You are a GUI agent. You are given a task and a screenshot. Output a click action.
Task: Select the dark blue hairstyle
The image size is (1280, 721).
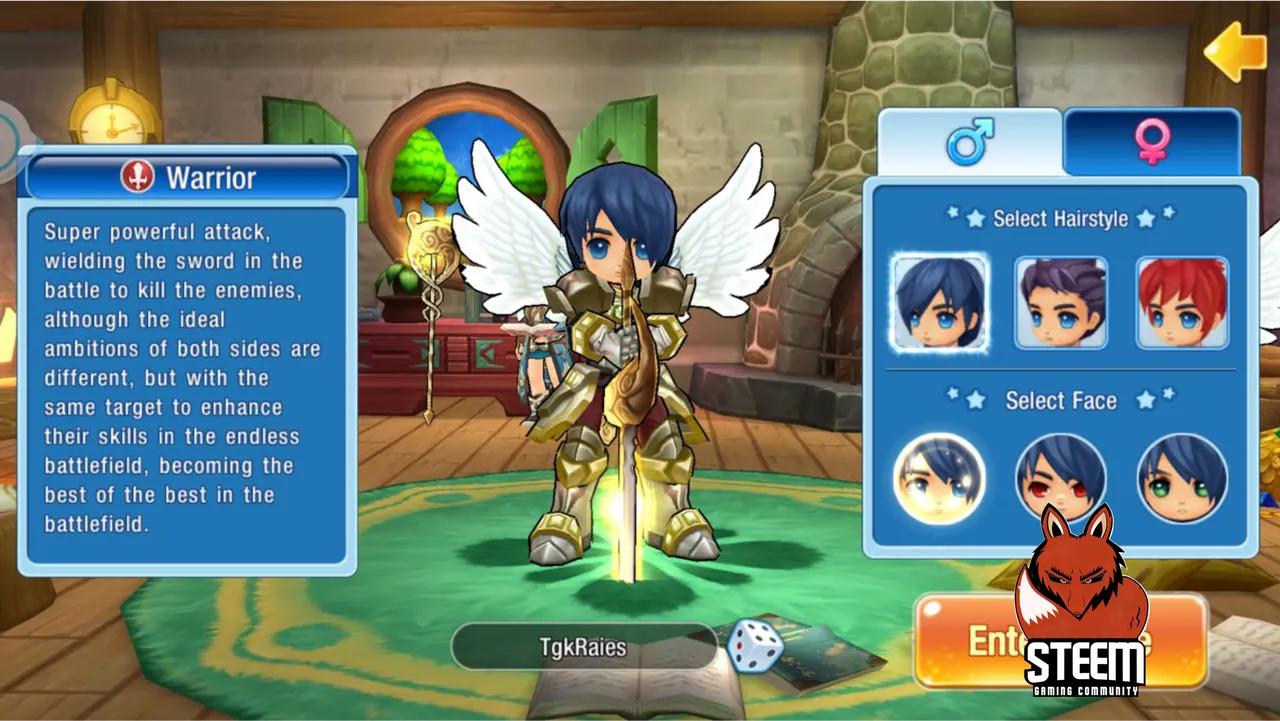(x=939, y=303)
